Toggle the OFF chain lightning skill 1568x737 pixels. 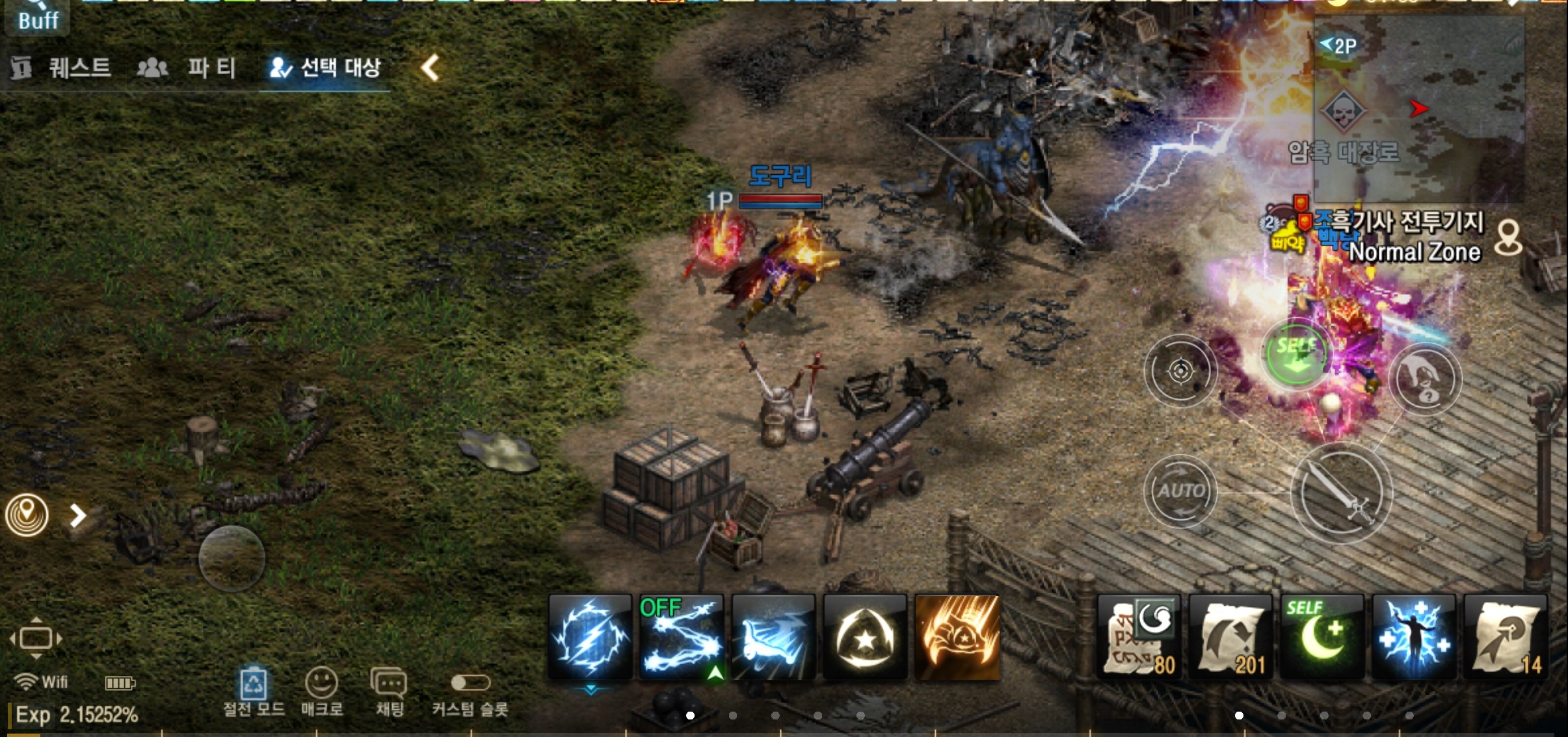point(681,638)
